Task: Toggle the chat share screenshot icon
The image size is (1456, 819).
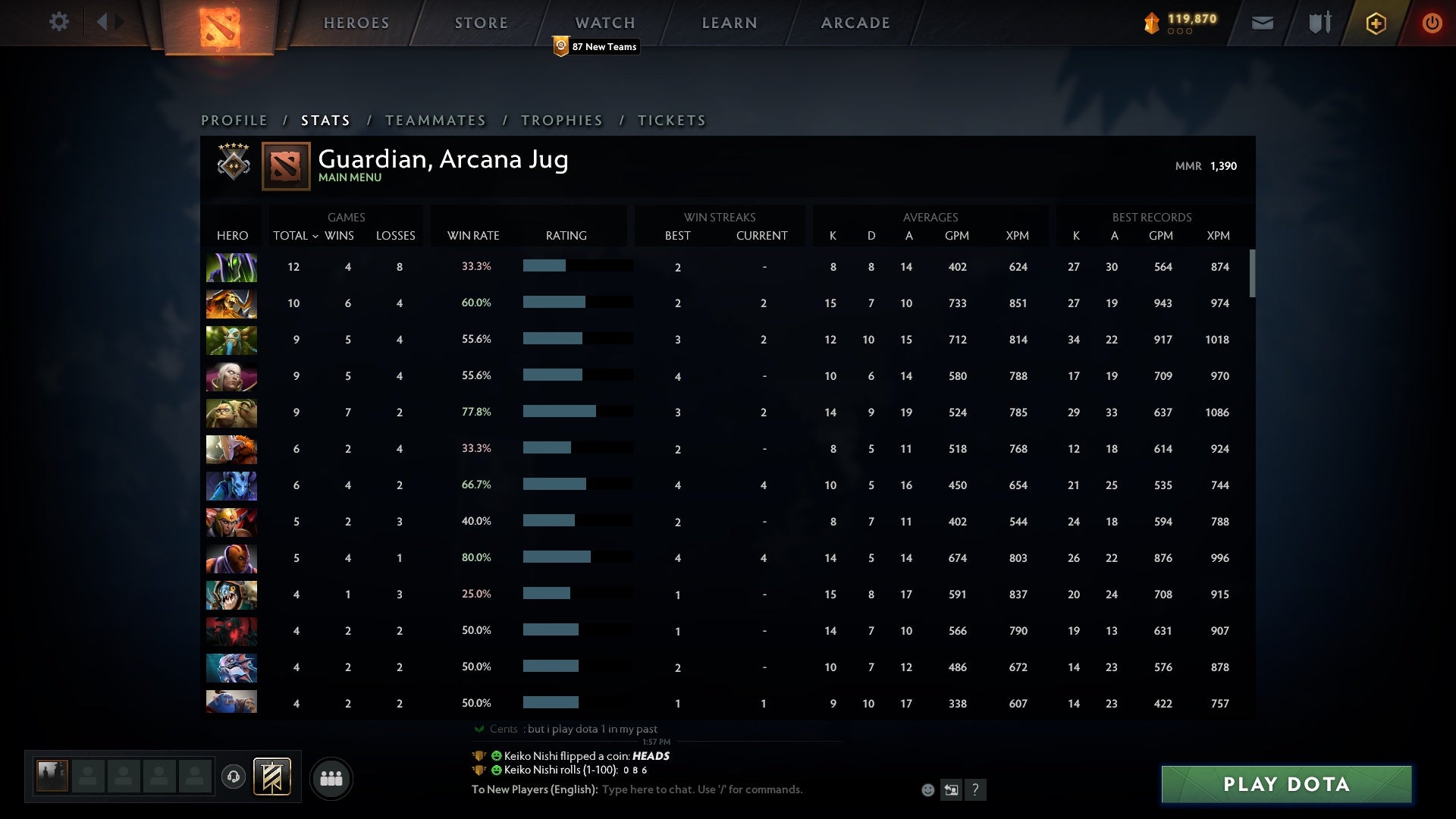Action: (950, 789)
